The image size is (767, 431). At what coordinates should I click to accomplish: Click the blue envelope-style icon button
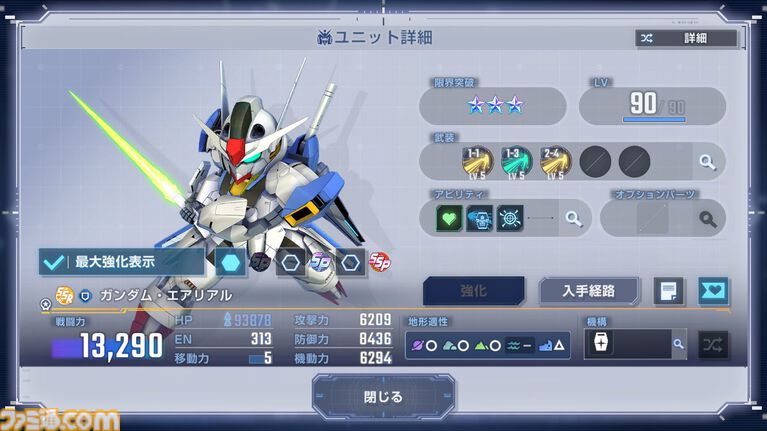pos(713,291)
